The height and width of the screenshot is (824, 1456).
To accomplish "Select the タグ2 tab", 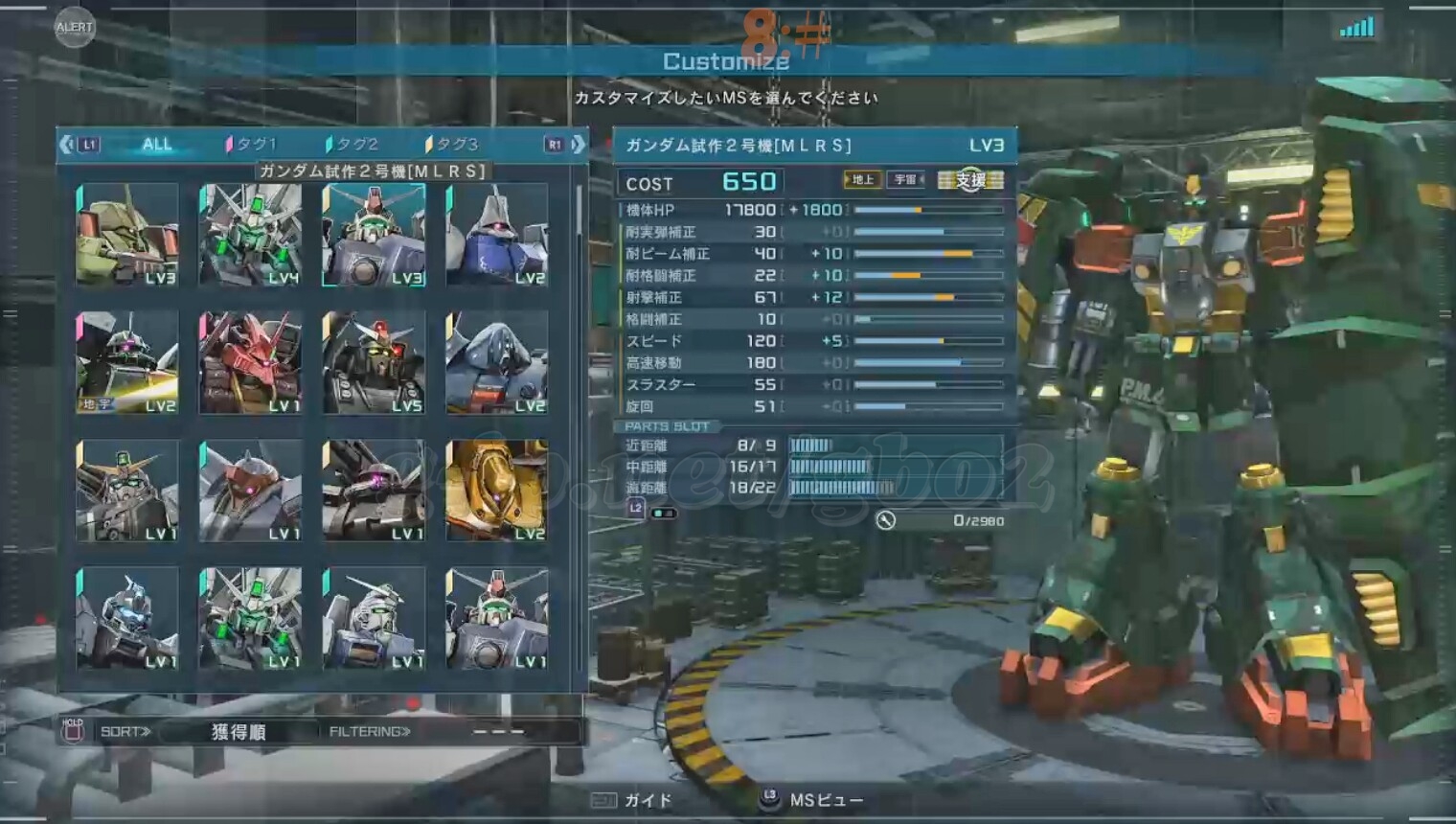I will (353, 145).
